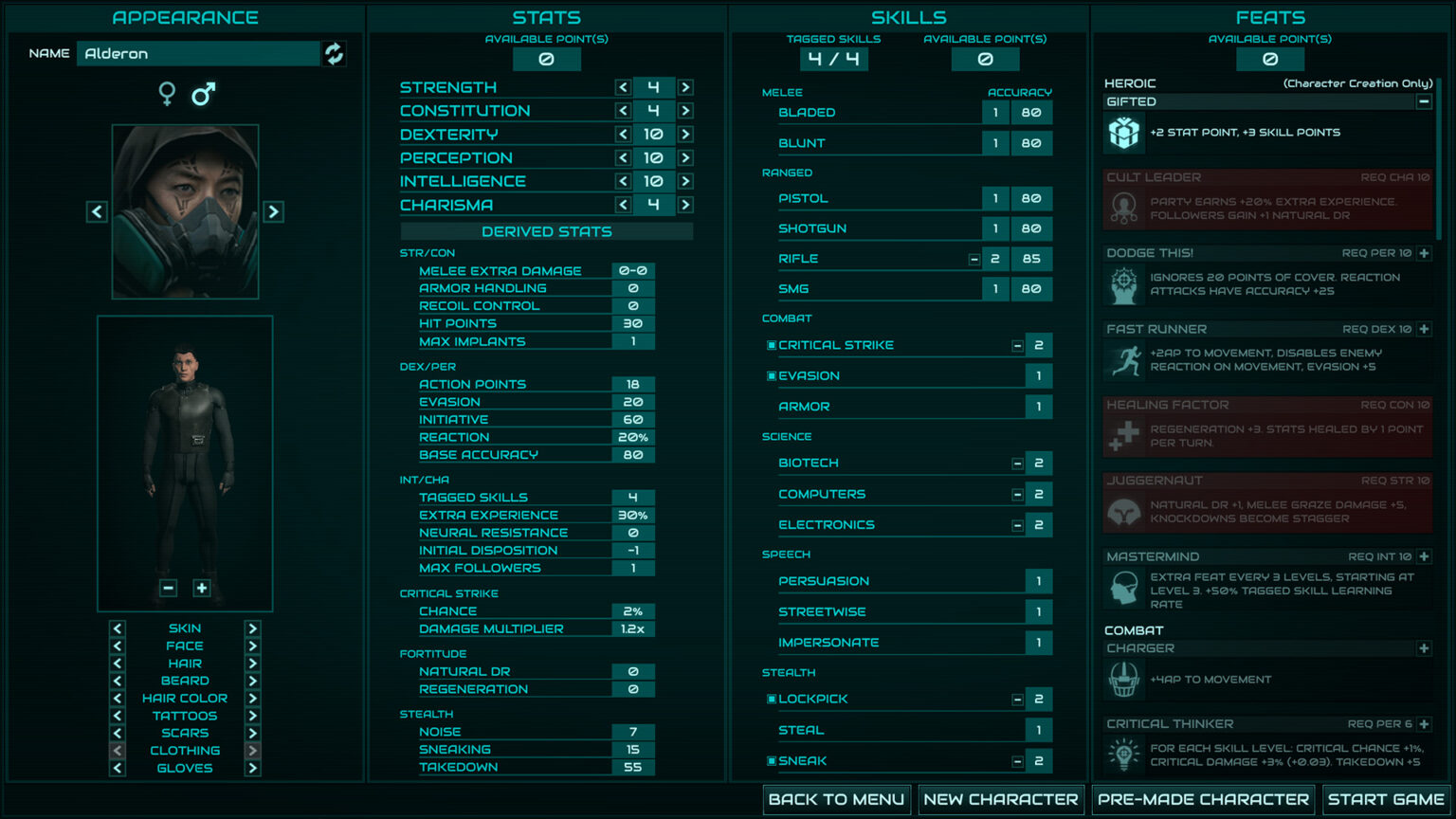Cycle to the next Hair Color option
The height and width of the screenshot is (819, 1456).
coord(251,698)
